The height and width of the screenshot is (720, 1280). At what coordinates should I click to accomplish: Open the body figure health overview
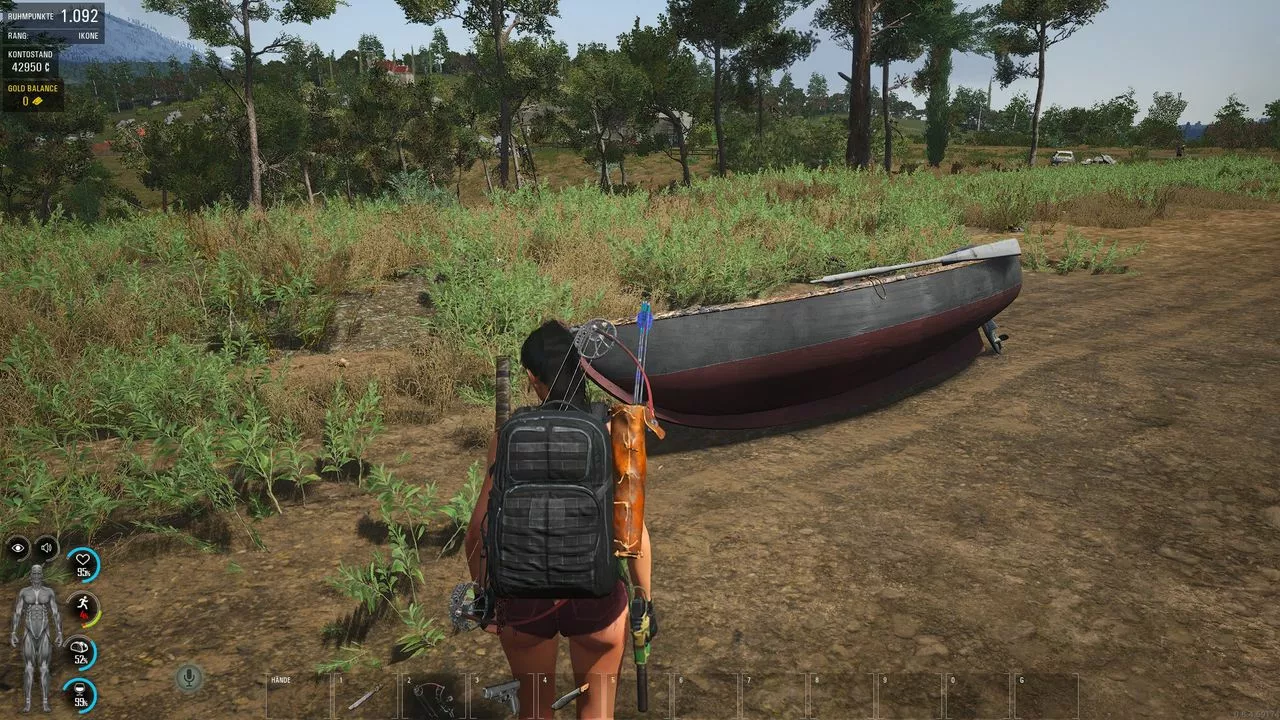[36, 637]
